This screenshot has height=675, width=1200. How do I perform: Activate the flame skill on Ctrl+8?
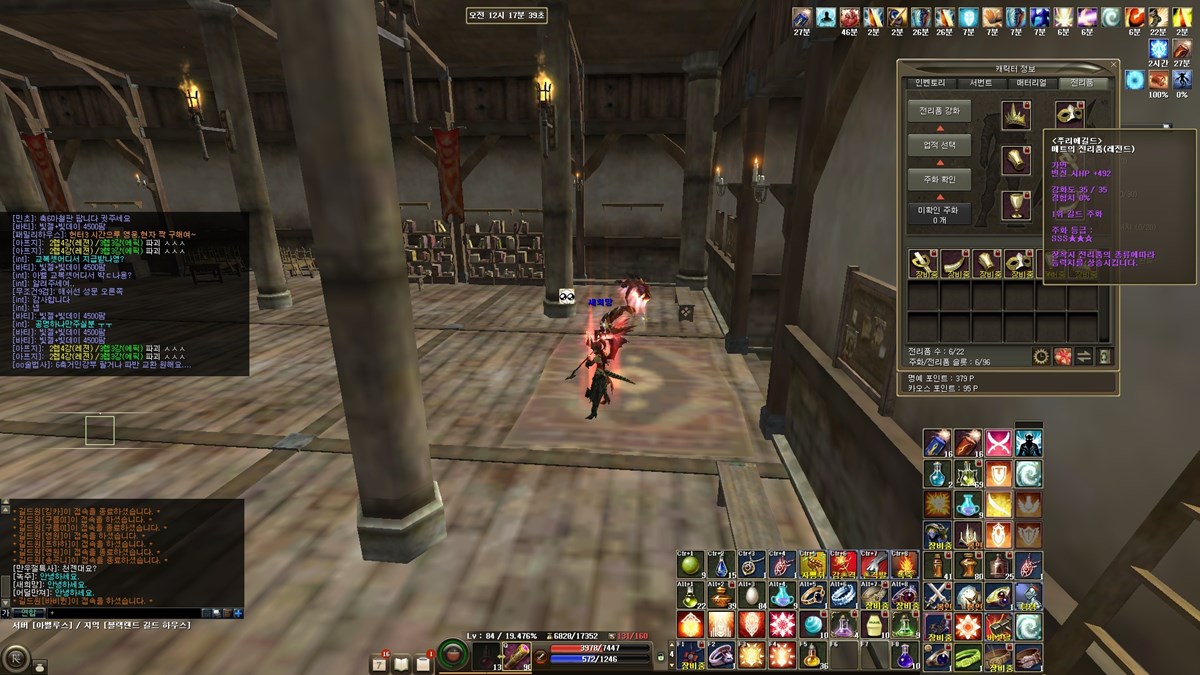point(904,565)
